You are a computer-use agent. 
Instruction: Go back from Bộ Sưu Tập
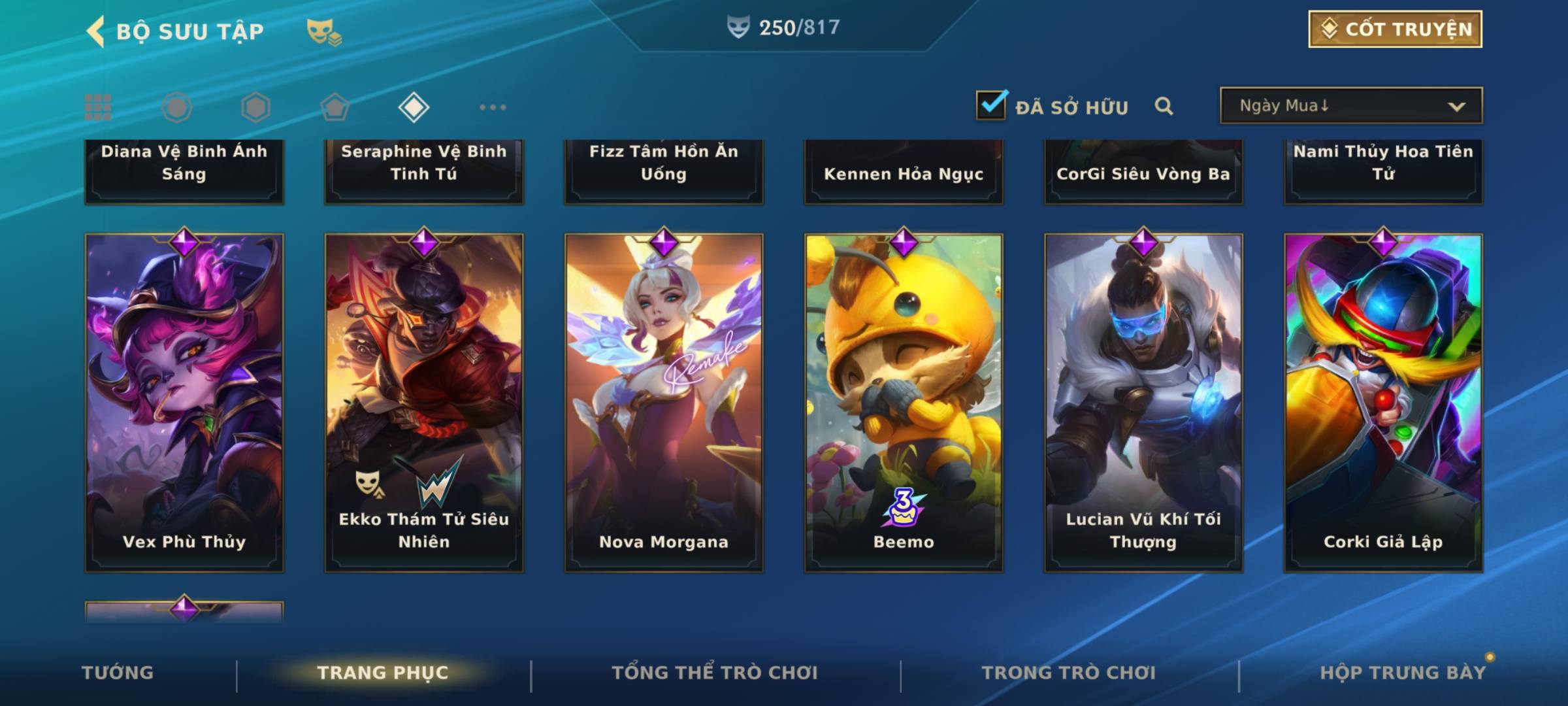[96, 31]
